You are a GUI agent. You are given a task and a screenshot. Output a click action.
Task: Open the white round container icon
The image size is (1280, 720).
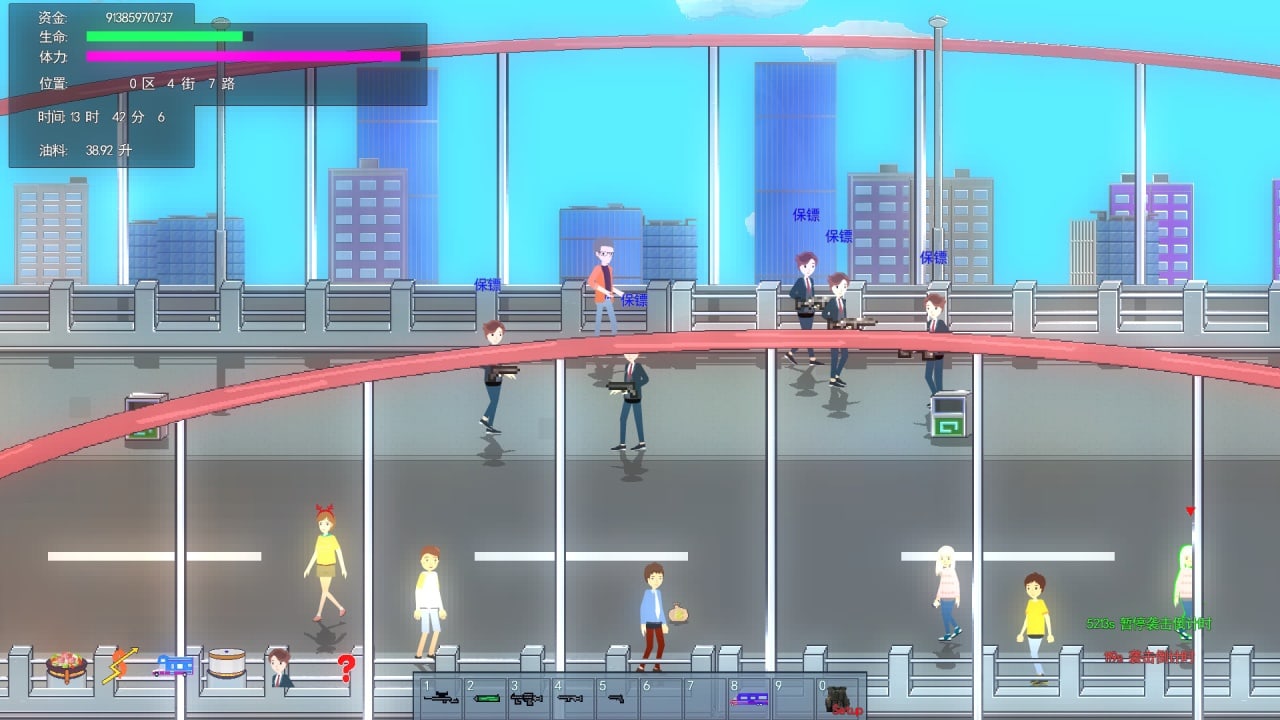(x=226, y=664)
